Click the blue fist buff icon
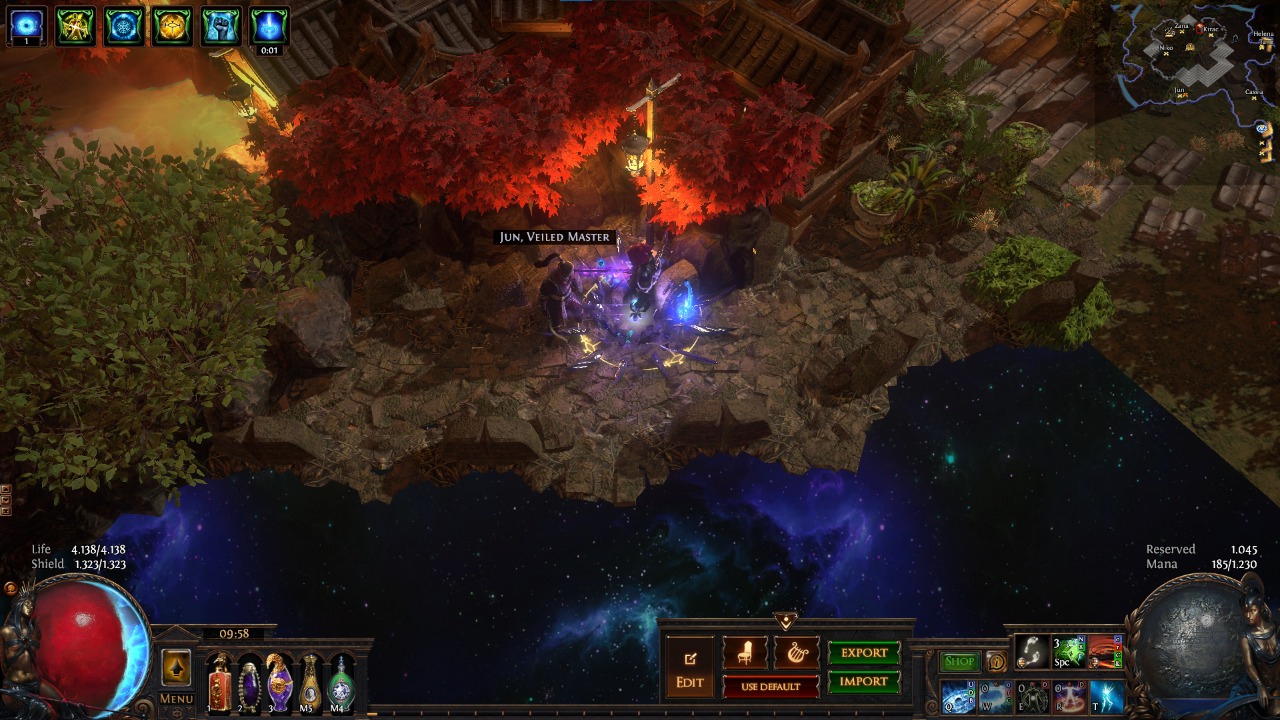This screenshot has width=1280, height=720. (x=221, y=26)
